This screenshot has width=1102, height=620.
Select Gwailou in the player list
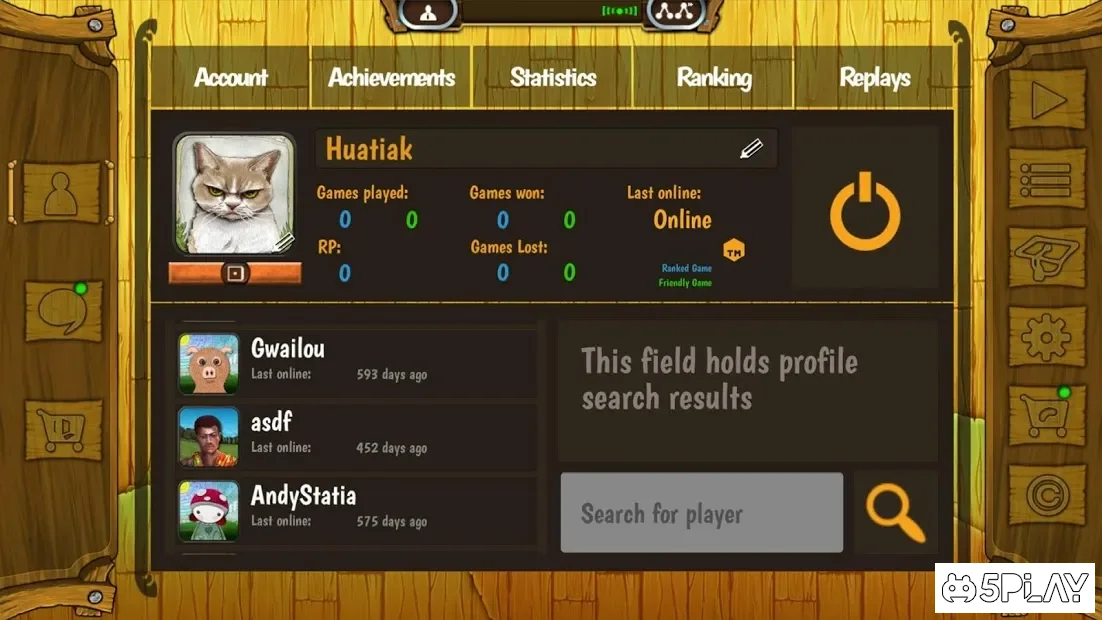coord(356,360)
